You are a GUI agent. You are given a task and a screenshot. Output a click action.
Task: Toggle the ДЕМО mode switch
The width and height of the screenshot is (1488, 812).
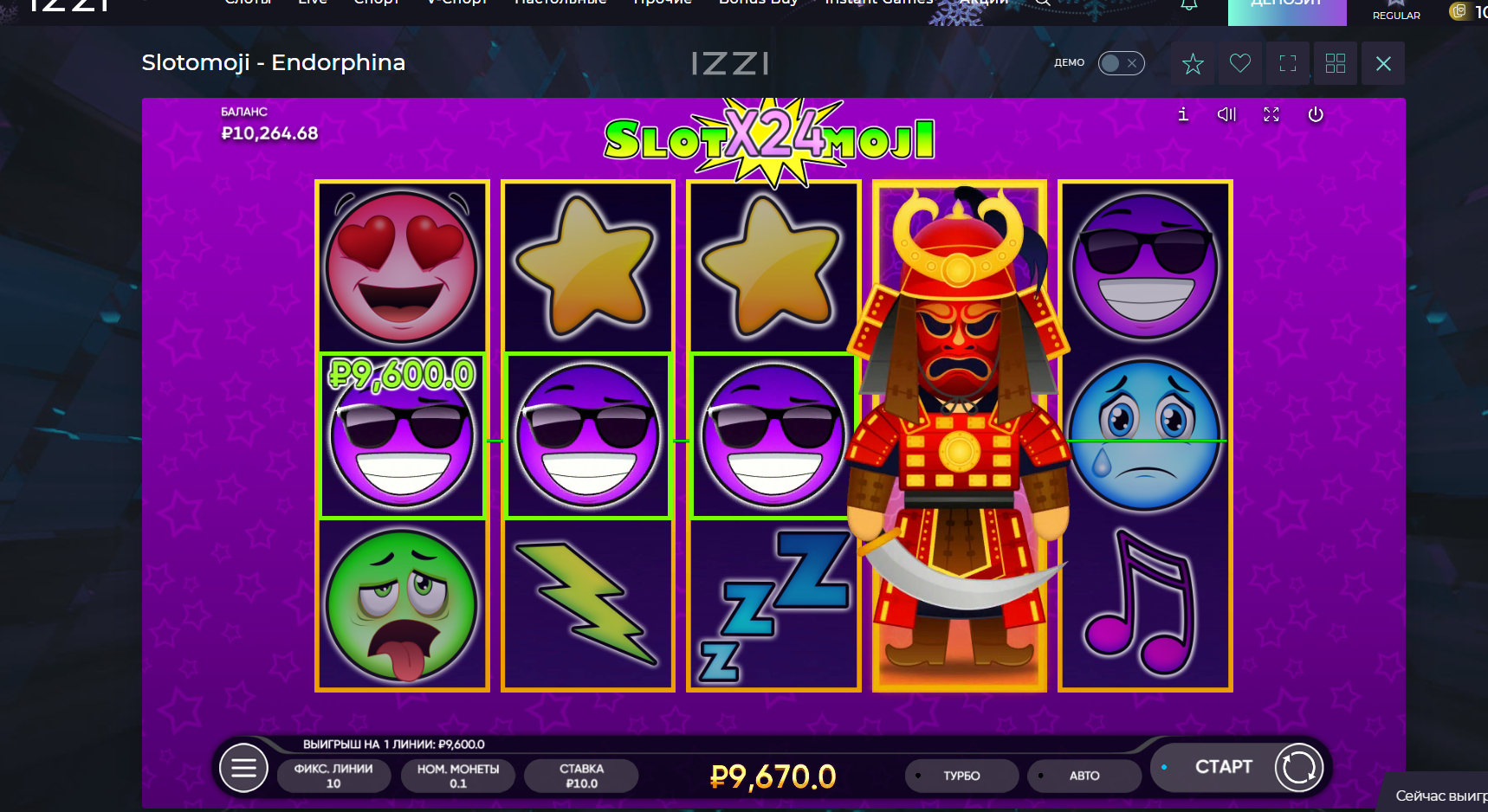click(x=1121, y=63)
